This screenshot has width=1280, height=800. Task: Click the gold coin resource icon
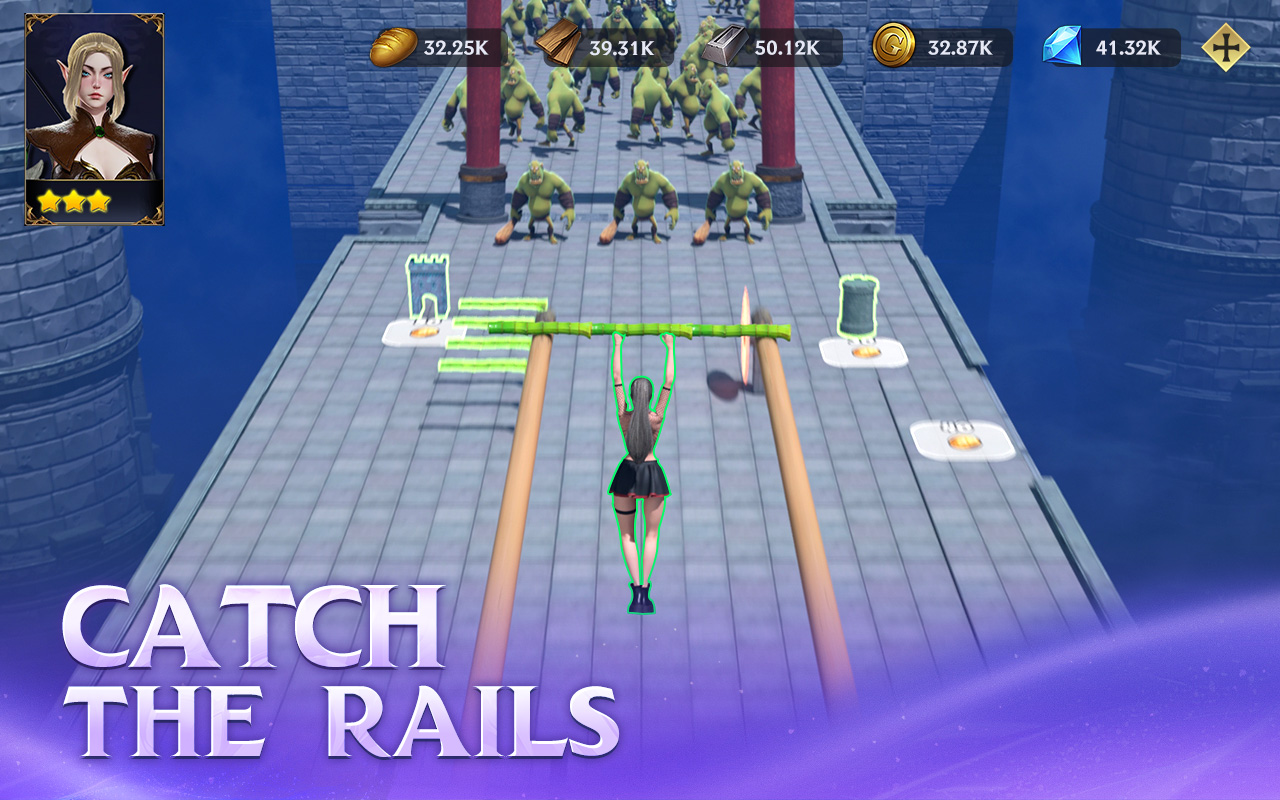[x=896, y=45]
